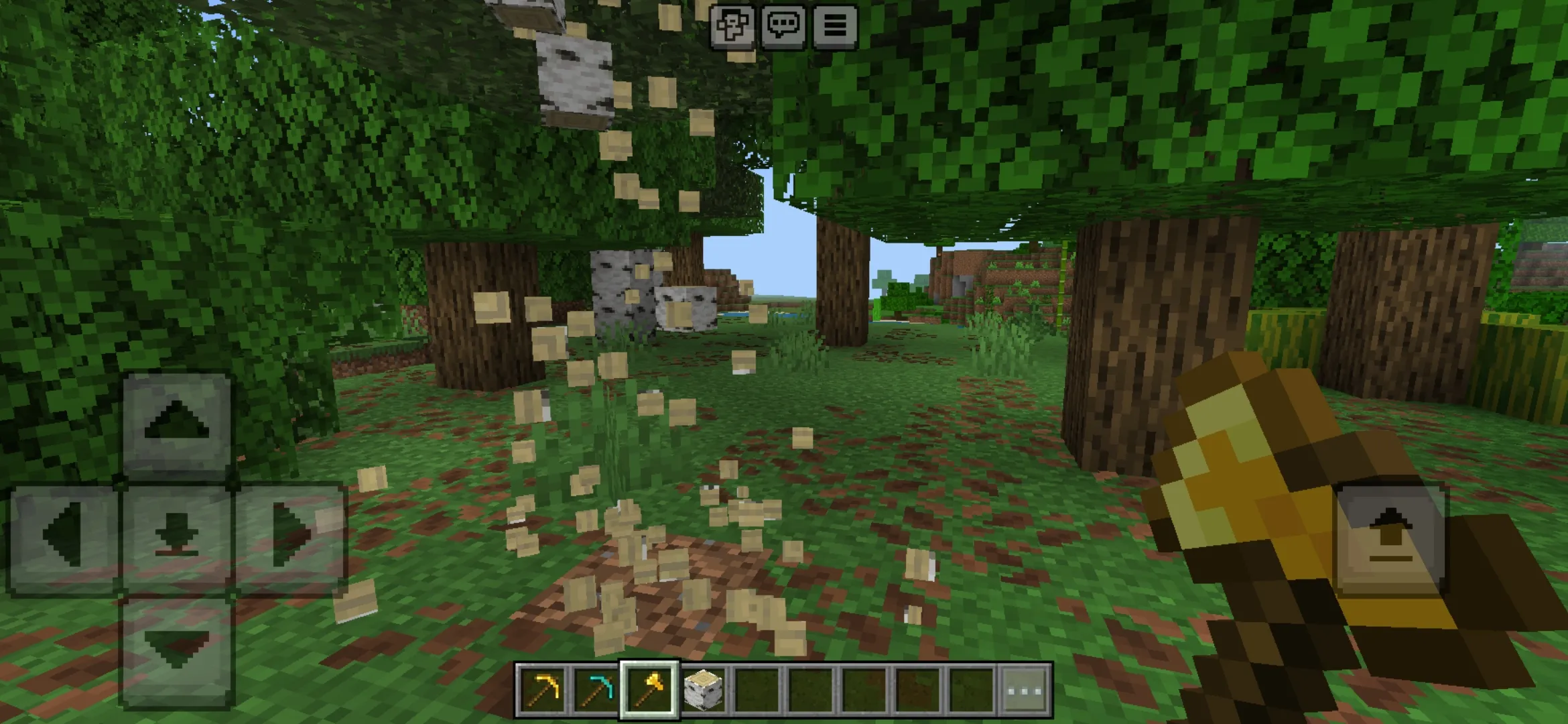Toggle the sneak button in the d-pad center
The height and width of the screenshot is (724, 1568).
[177, 536]
